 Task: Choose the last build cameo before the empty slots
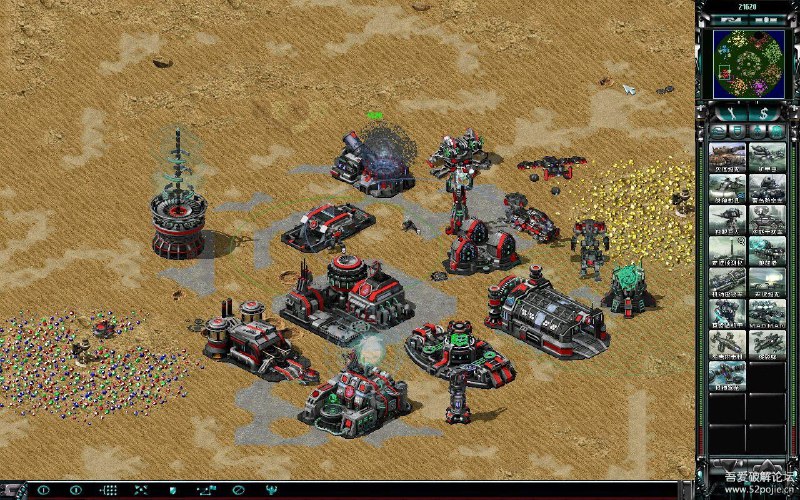pos(726,377)
